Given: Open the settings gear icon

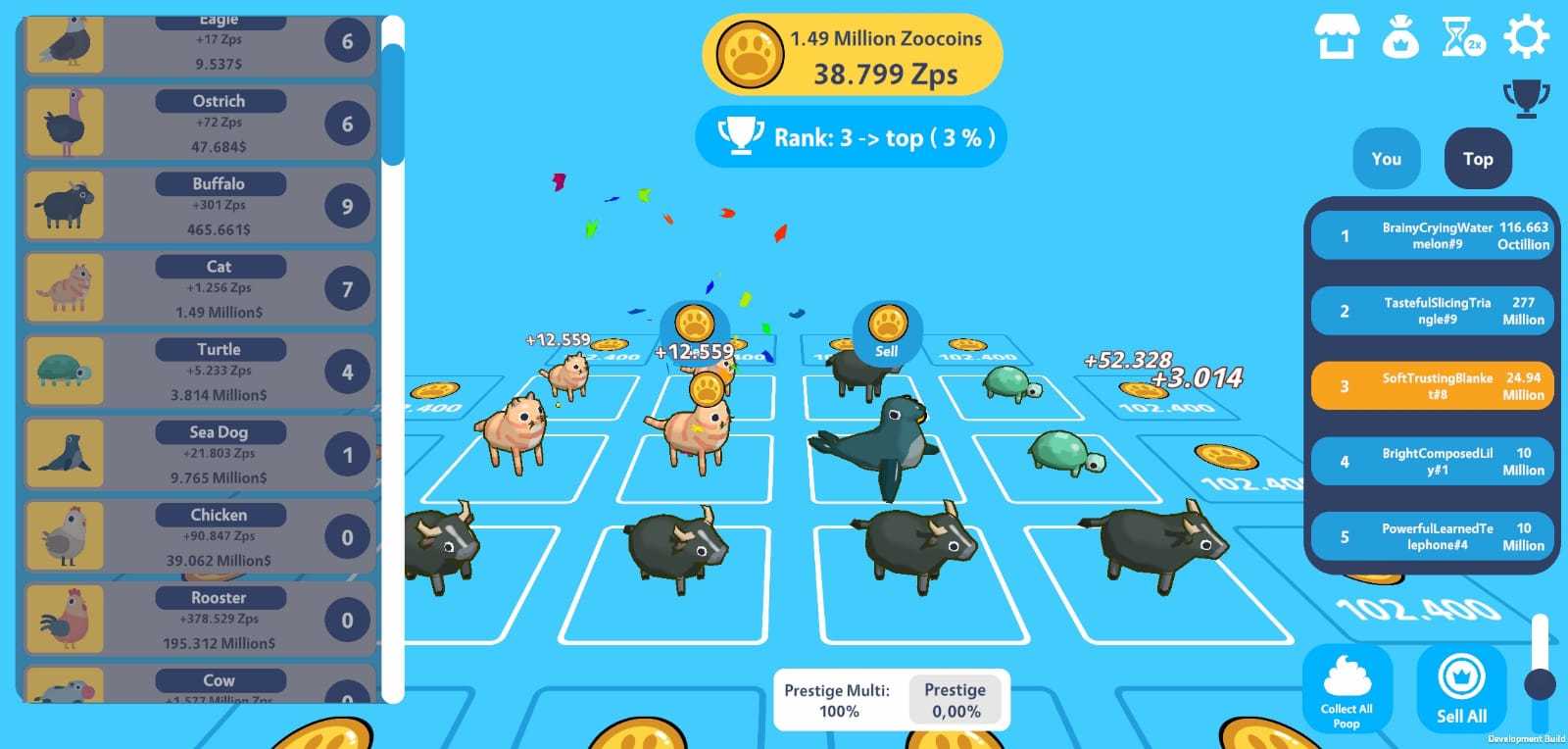Looking at the screenshot, I should pyautogui.click(x=1529, y=36).
